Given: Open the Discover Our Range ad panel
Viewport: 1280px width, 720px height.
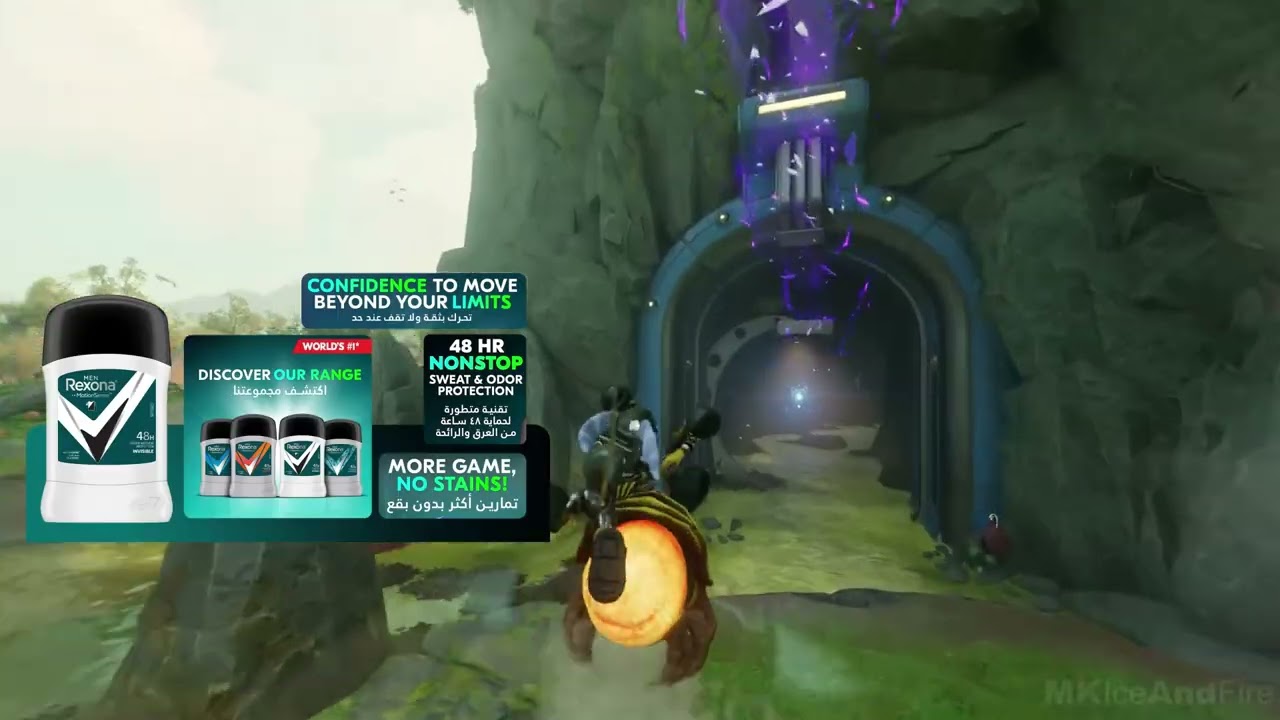Looking at the screenshot, I should (x=278, y=427).
